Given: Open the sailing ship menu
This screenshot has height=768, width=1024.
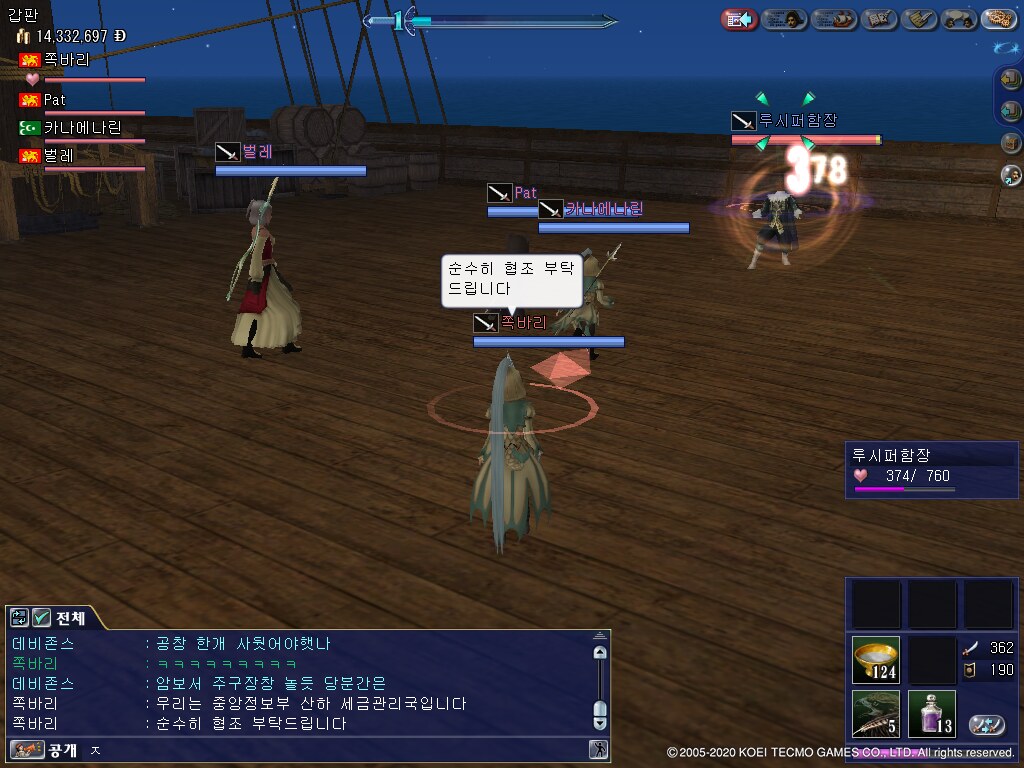Looking at the screenshot, I should click(x=833, y=19).
